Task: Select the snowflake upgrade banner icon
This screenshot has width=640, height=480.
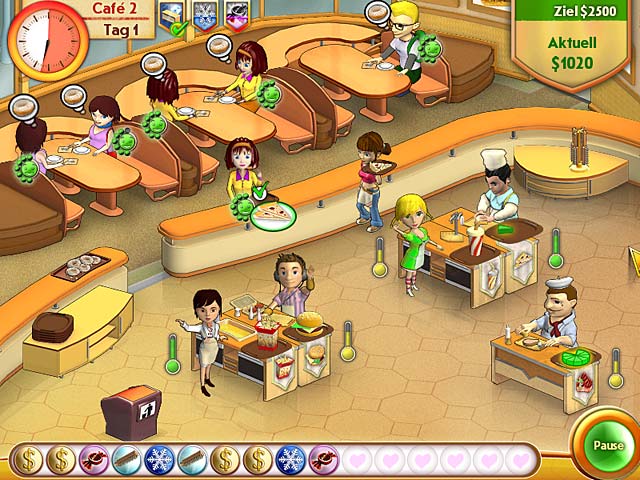Action: (x=205, y=14)
